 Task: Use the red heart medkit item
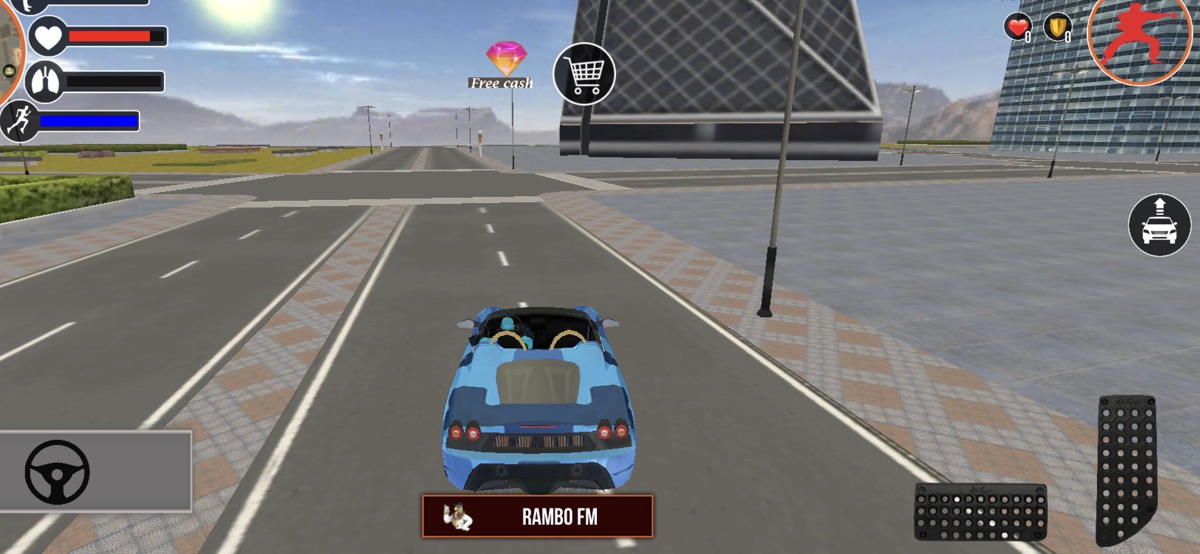1018,27
